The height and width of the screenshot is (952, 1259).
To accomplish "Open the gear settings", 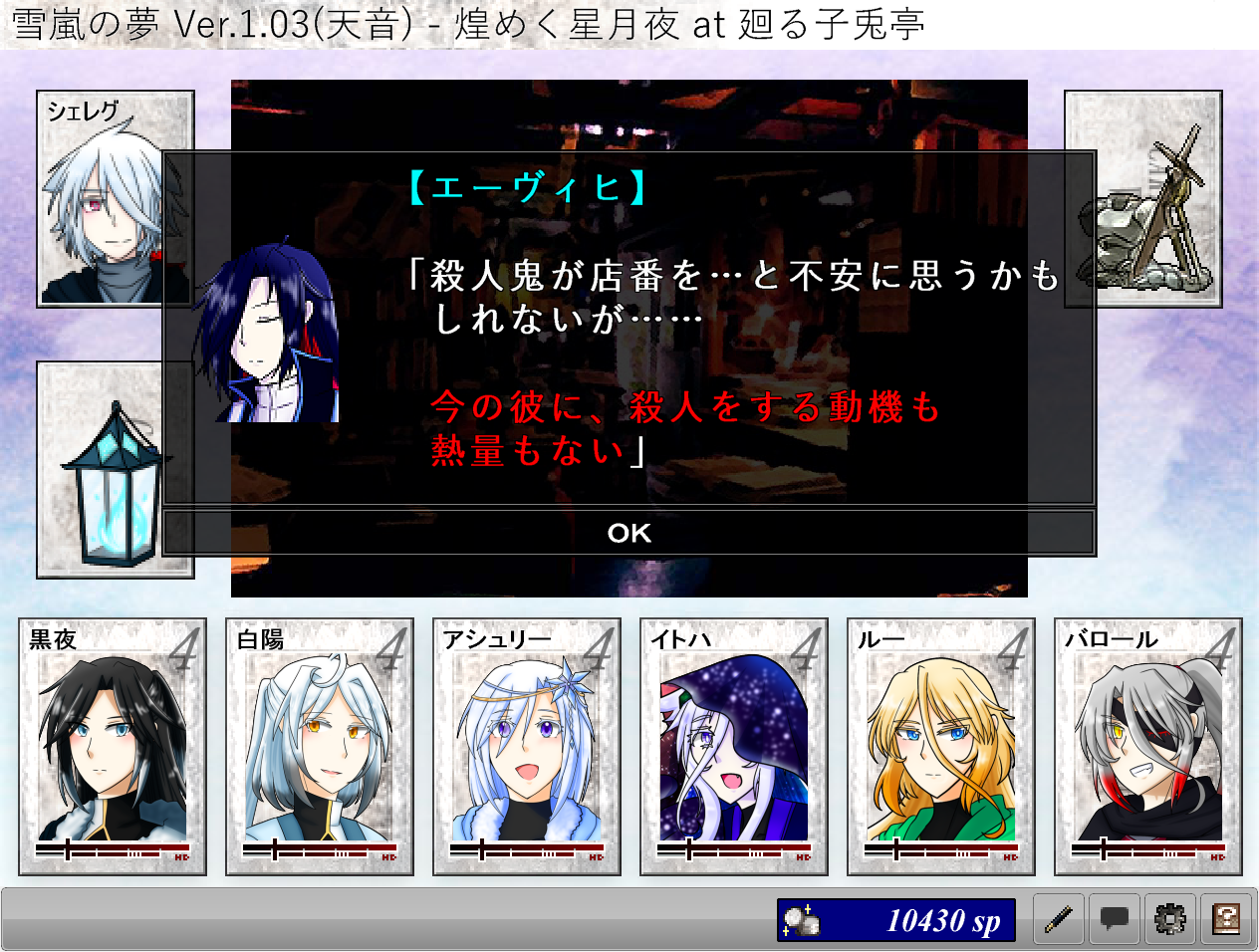I will (1170, 919).
